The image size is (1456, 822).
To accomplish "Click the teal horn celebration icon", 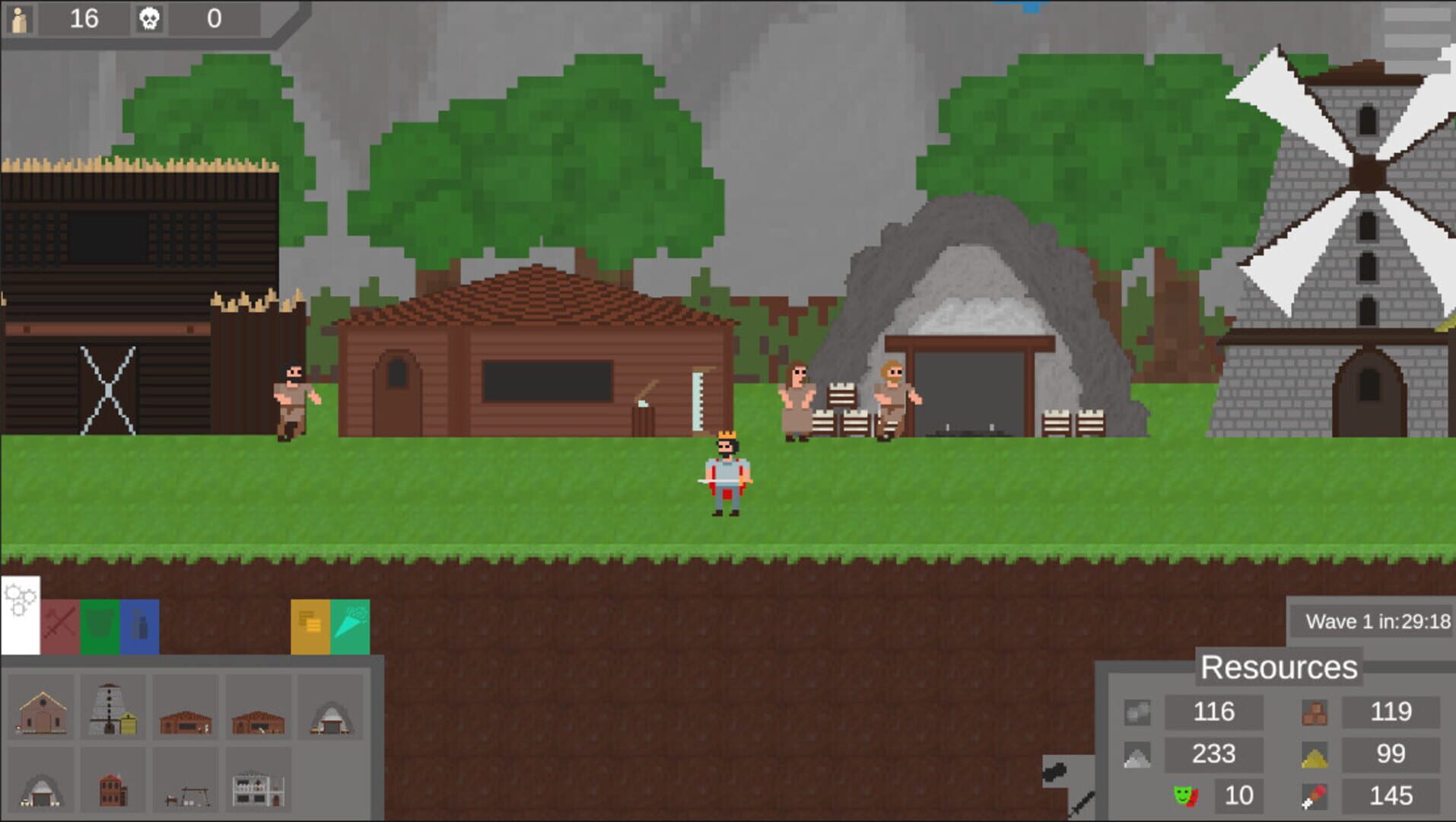I will 351,624.
